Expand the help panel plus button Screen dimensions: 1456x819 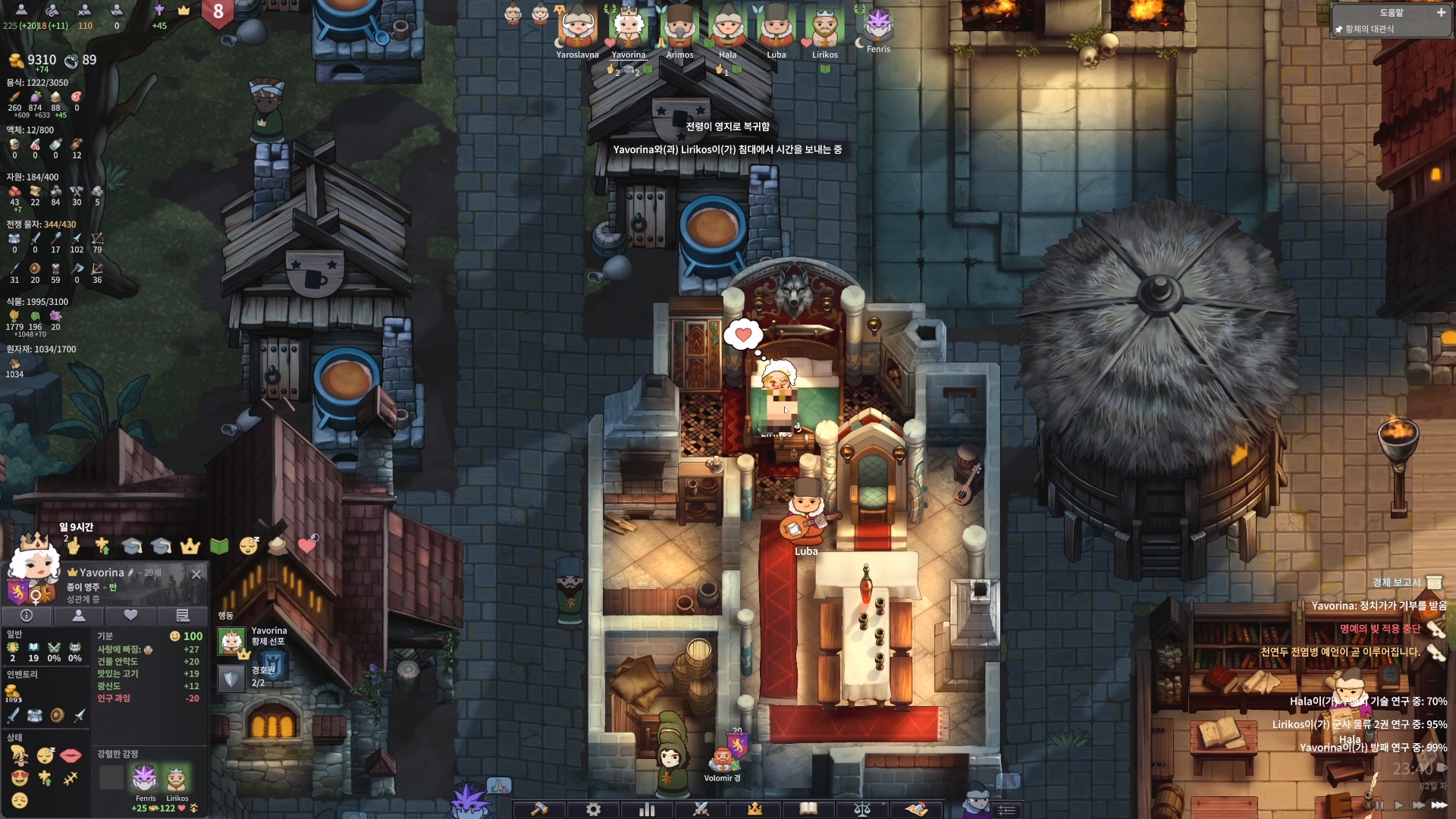point(1441,12)
